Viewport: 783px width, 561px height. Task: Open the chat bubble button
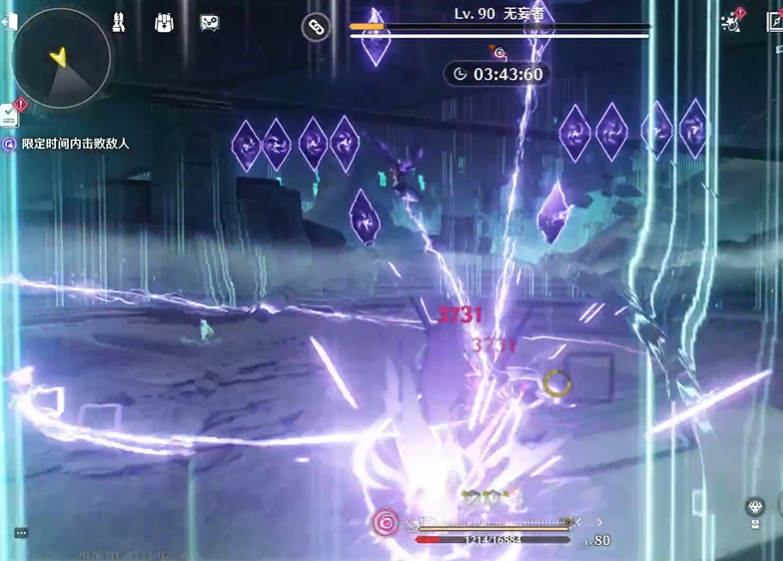pos(21,533)
